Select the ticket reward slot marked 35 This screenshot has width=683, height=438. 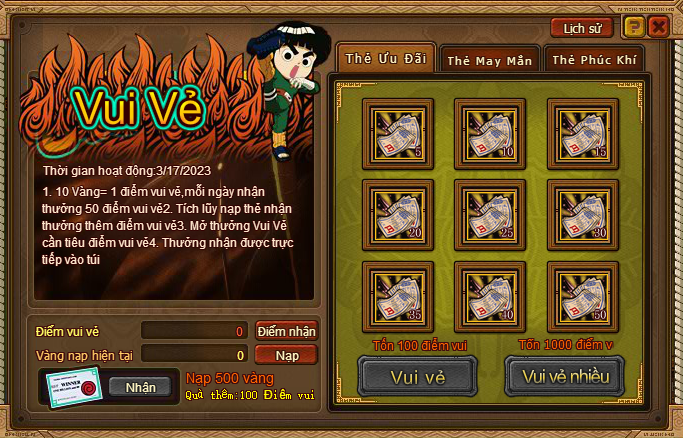coord(396,292)
